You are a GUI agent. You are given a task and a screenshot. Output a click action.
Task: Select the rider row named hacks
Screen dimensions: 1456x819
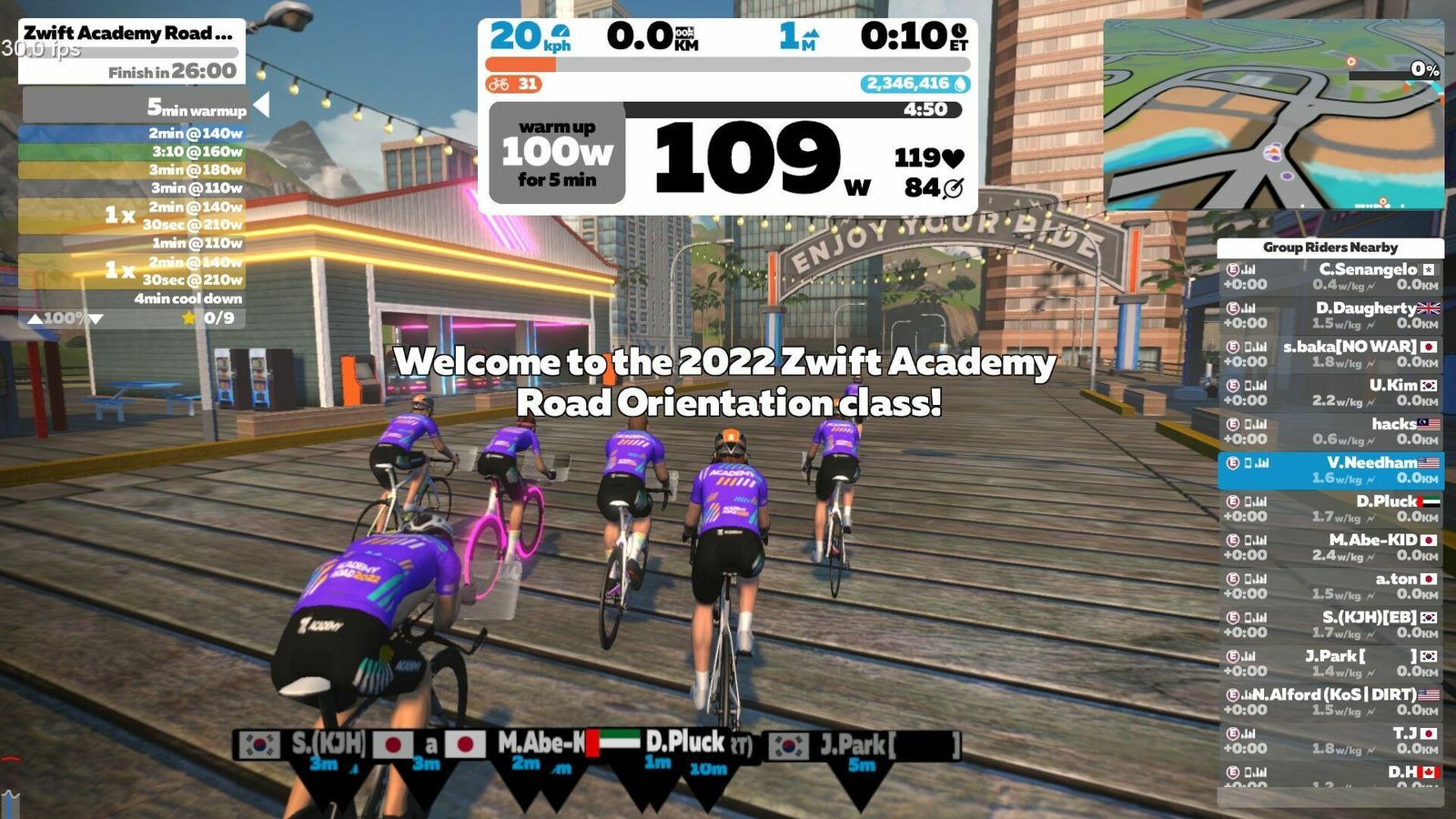(x=1330, y=431)
